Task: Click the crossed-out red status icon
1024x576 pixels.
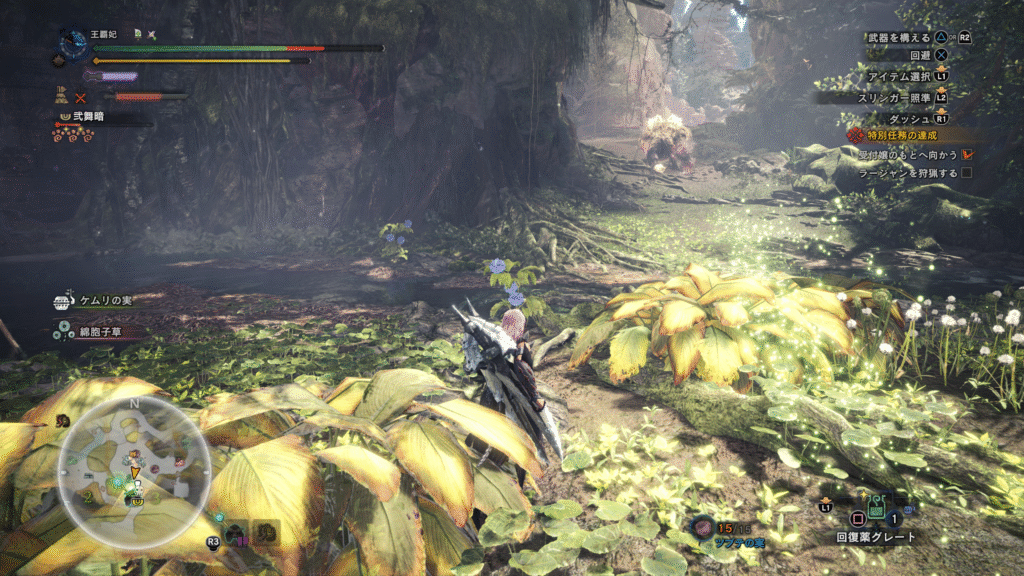Action: (81, 97)
